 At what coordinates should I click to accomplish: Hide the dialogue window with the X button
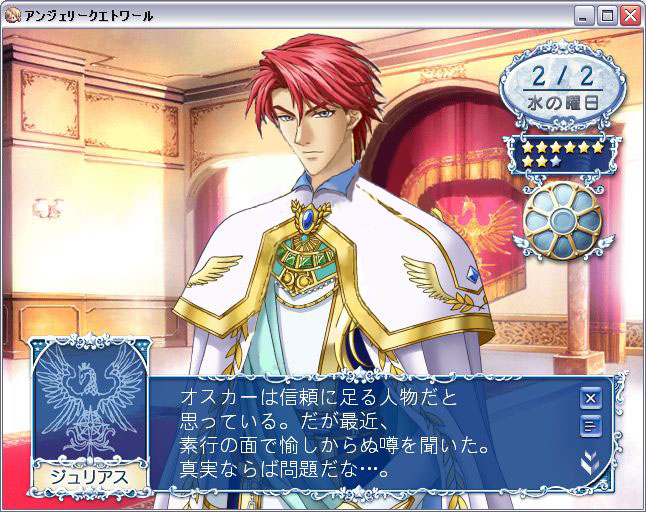tap(590, 398)
